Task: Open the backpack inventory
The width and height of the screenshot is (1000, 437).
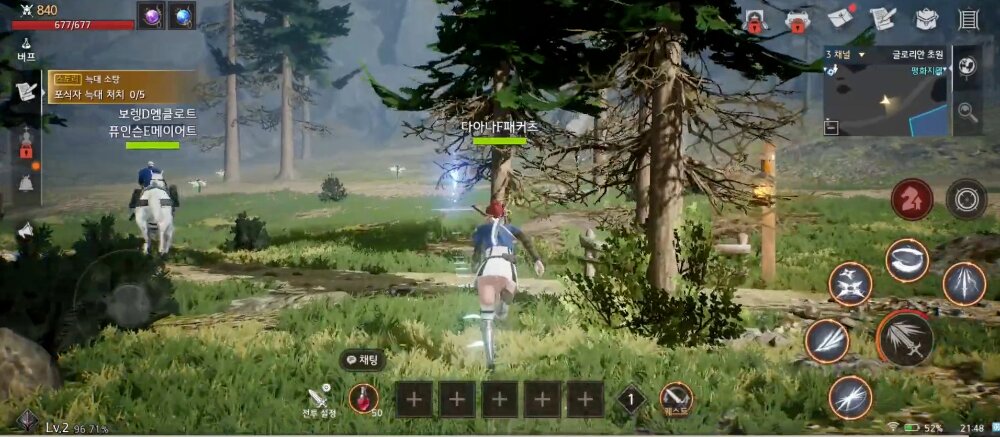Action: (925, 18)
